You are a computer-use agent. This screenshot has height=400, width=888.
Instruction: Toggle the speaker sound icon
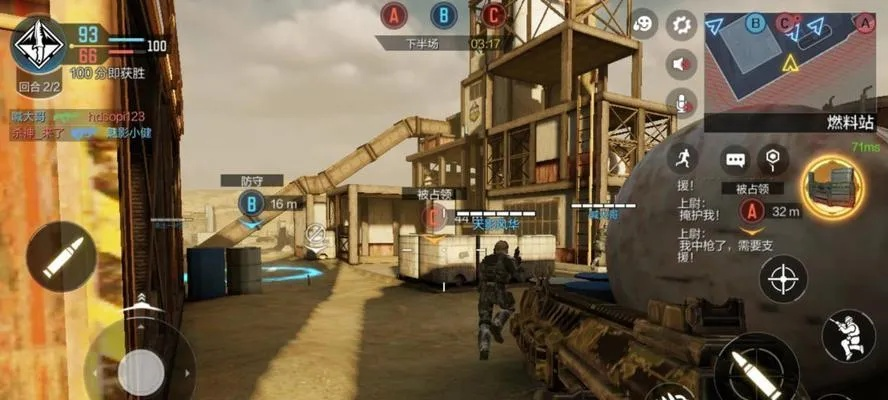(x=683, y=64)
